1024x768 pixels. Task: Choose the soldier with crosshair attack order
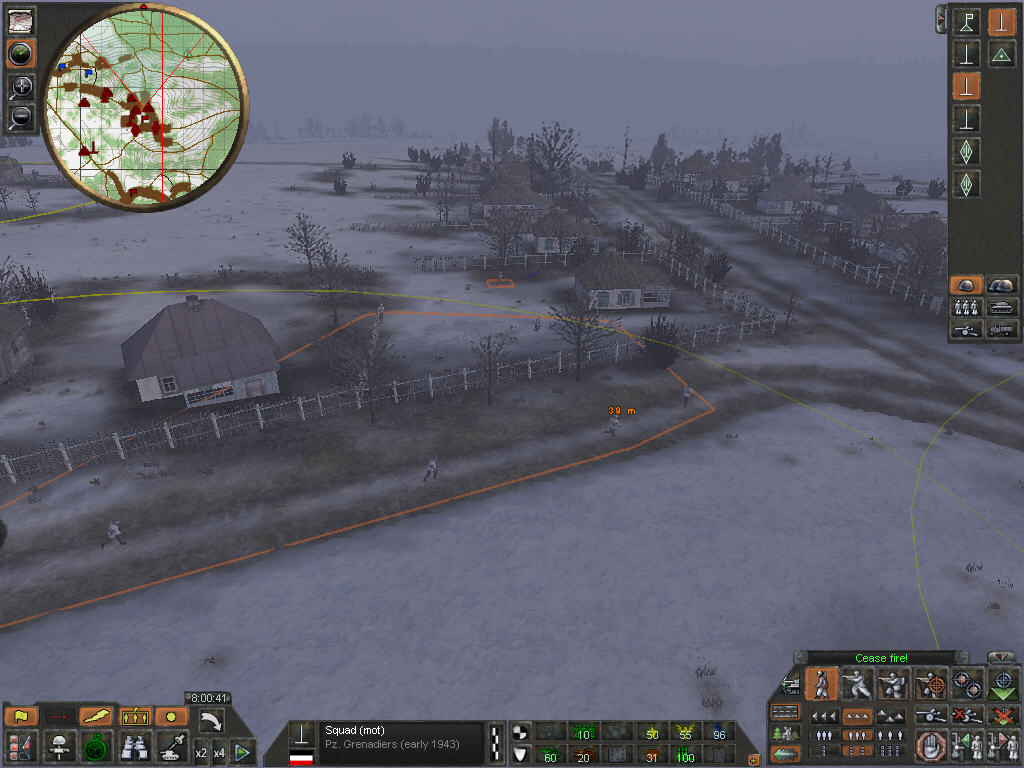[x=932, y=684]
